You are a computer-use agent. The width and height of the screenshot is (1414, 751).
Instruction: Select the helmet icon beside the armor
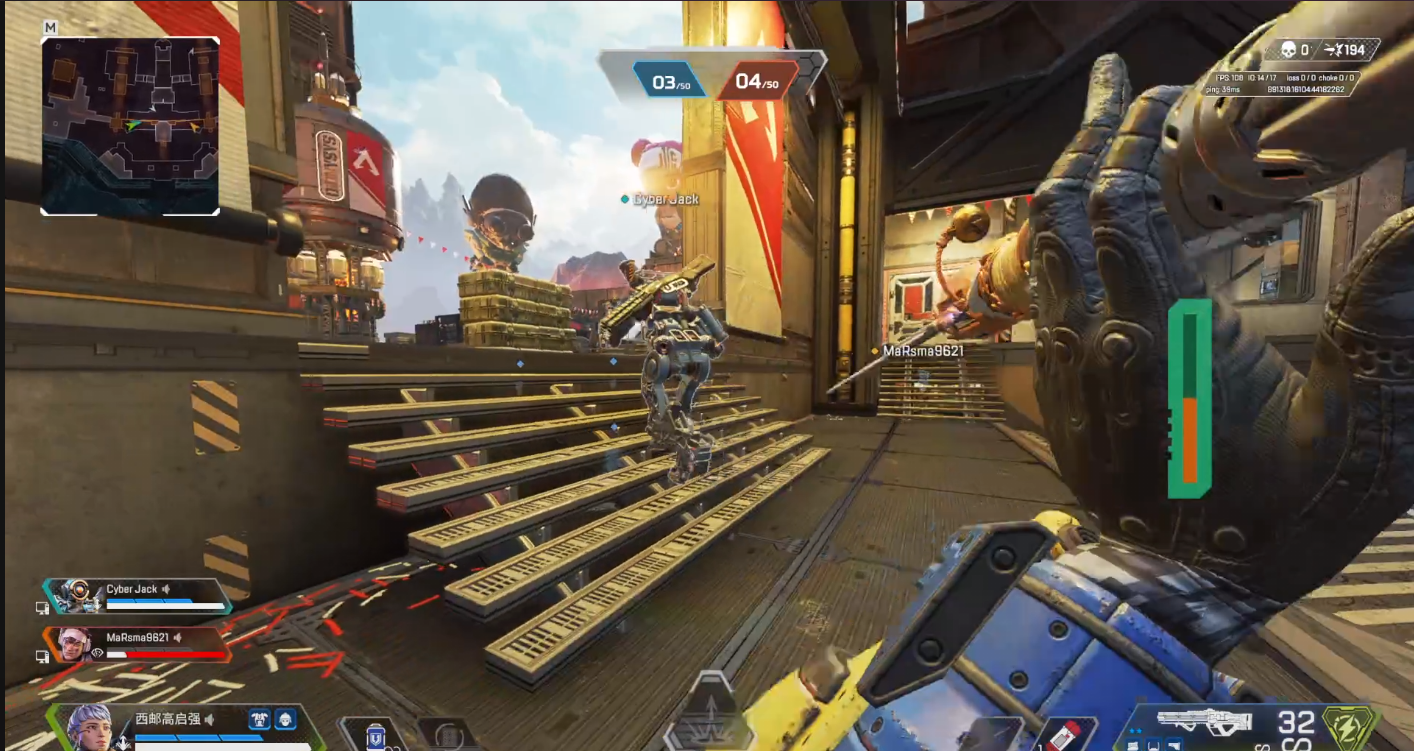pyautogui.click(x=286, y=718)
